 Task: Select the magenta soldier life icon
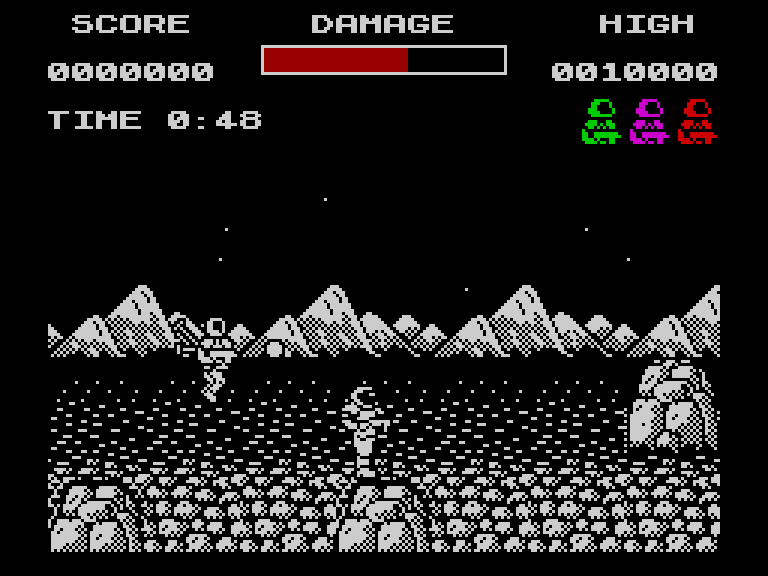click(x=649, y=121)
